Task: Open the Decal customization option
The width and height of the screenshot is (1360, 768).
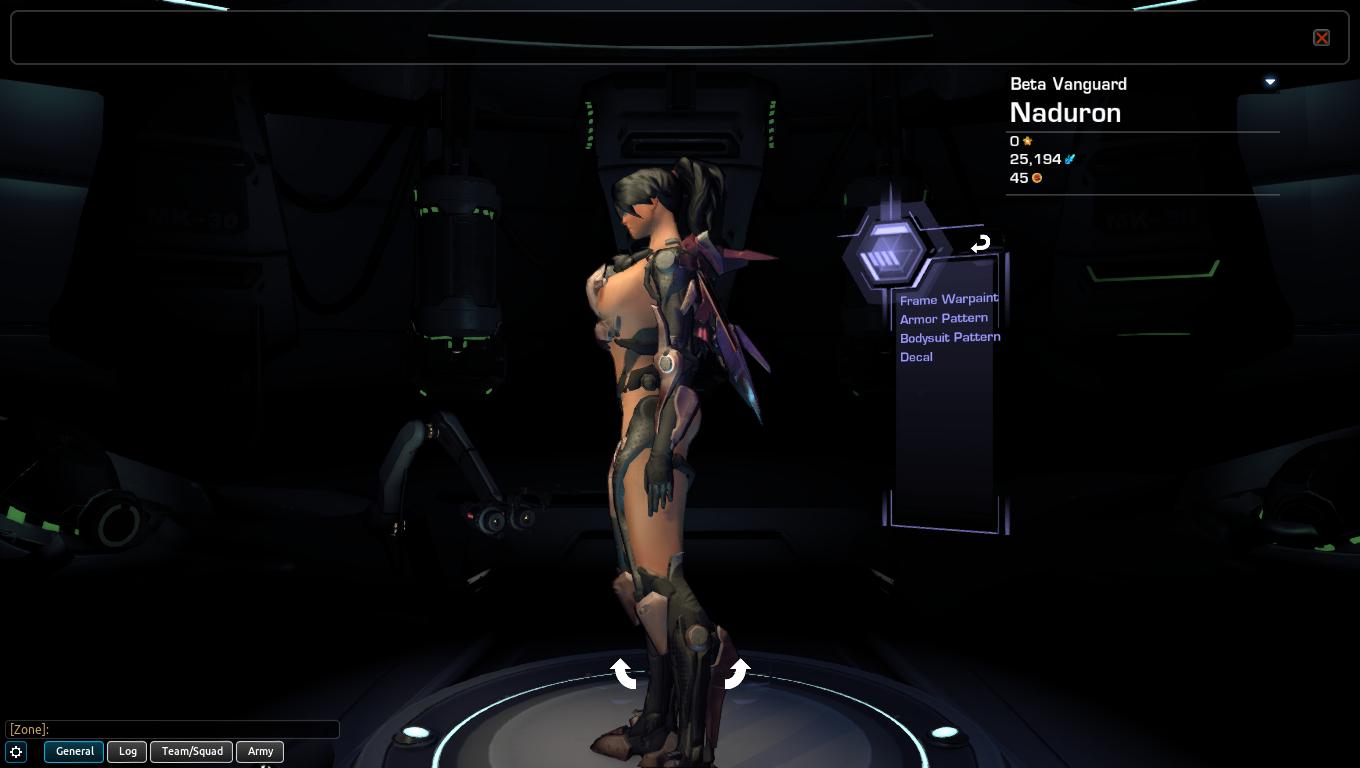Action: [x=916, y=357]
